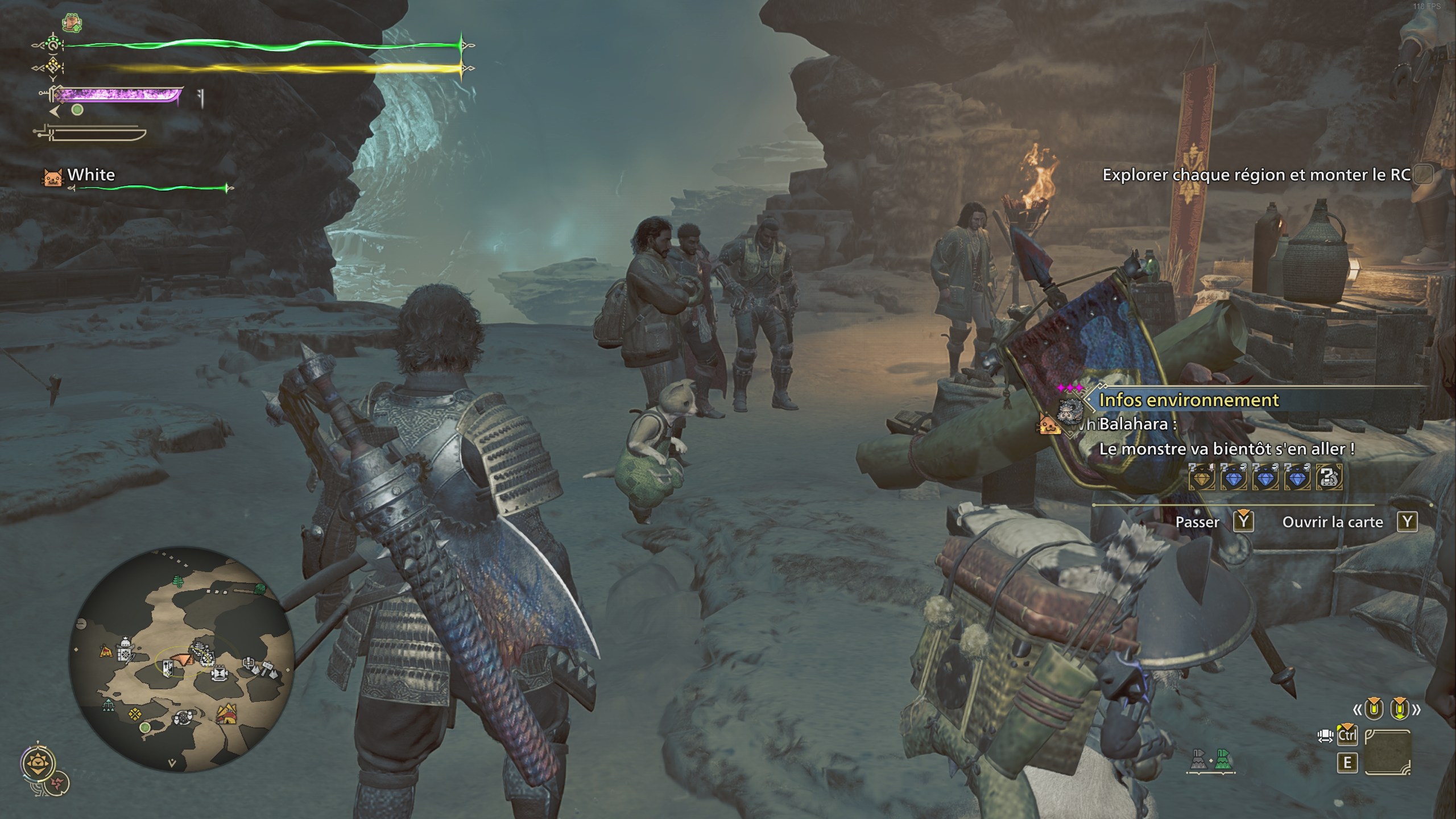Toggle the green station marker on the minimap
1456x819 pixels.
(x=144, y=729)
